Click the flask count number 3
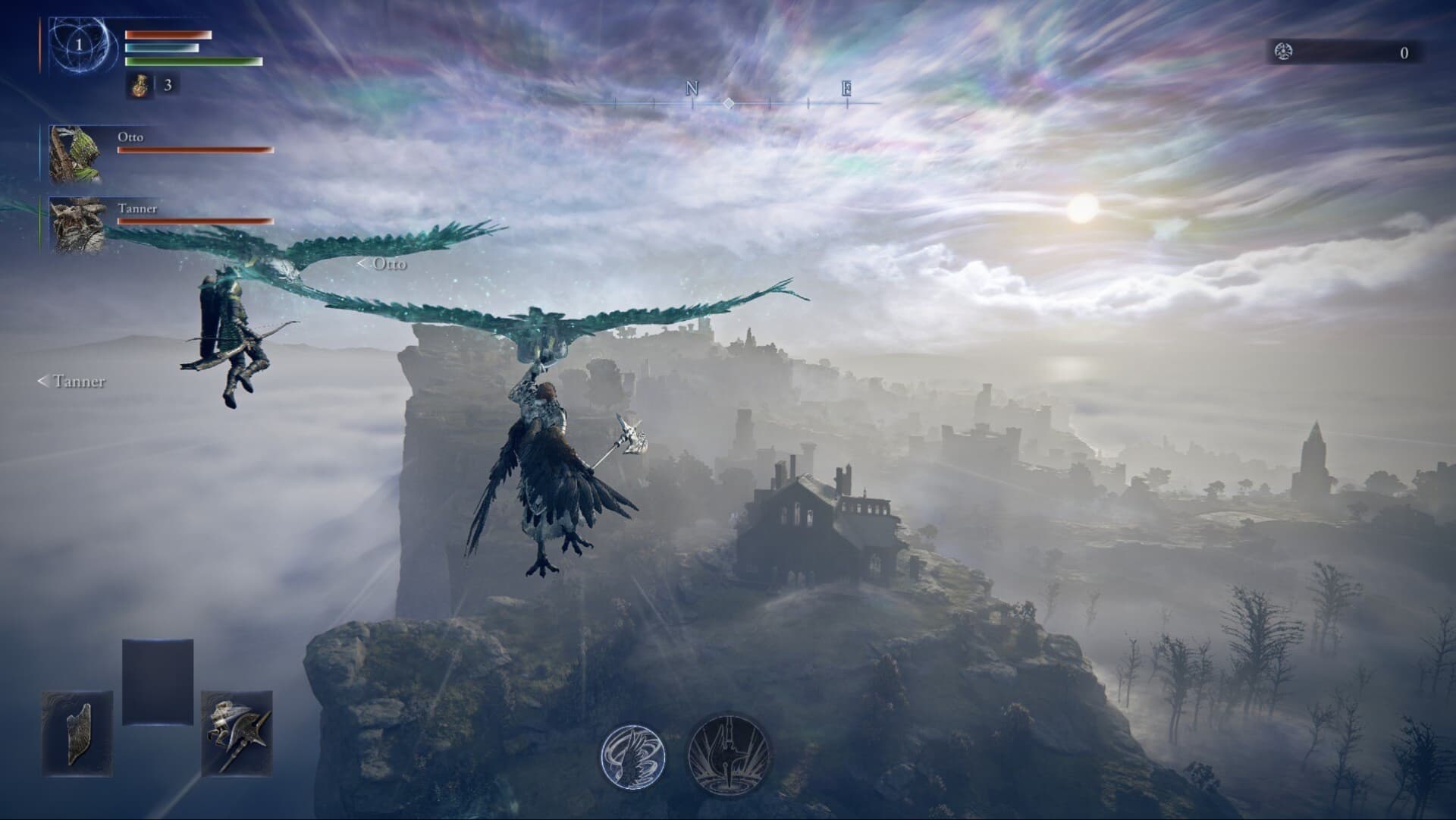The image size is (1456, 820). tap(168, 86)
